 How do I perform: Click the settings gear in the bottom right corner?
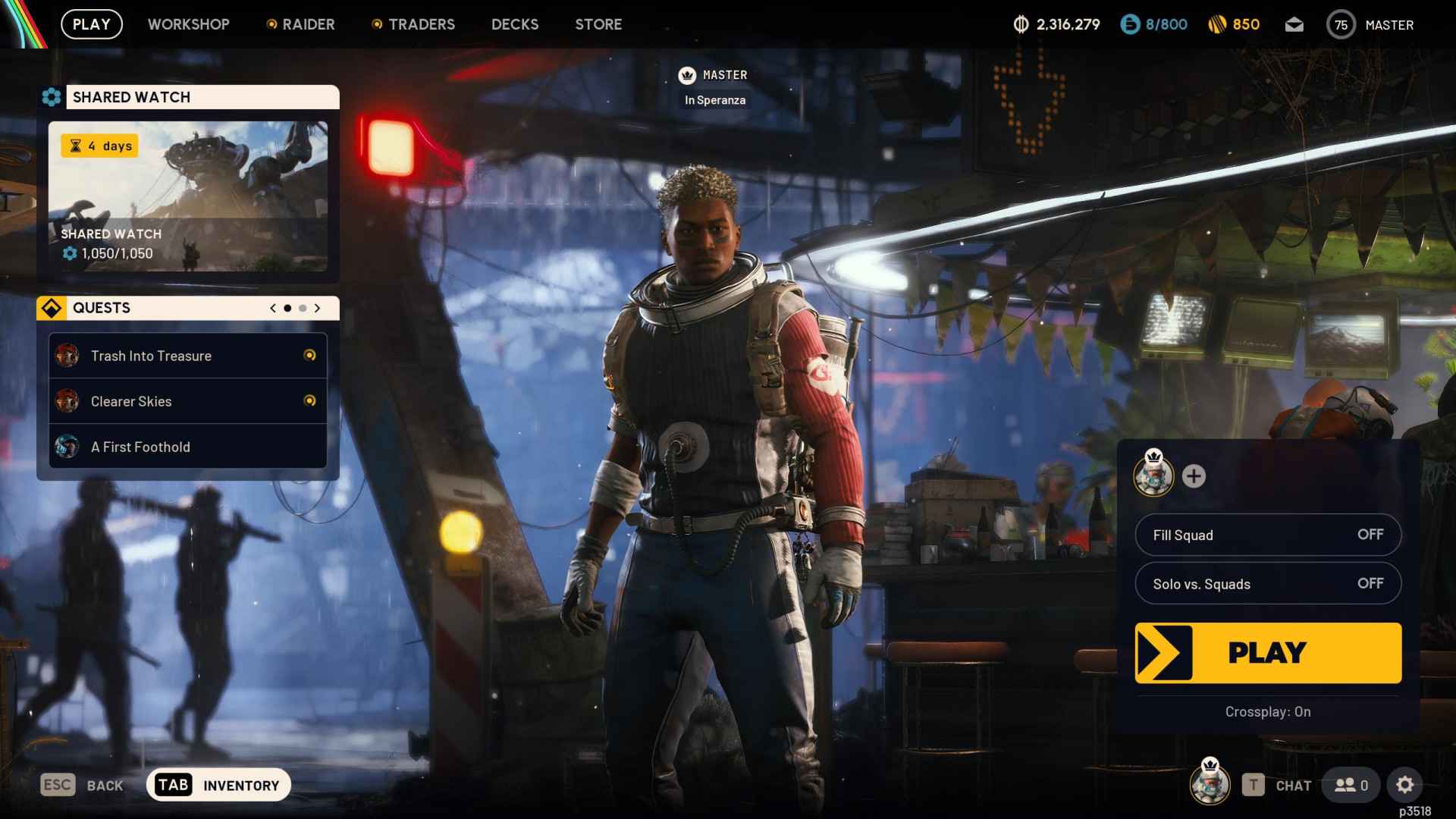tap(1407, 785)
